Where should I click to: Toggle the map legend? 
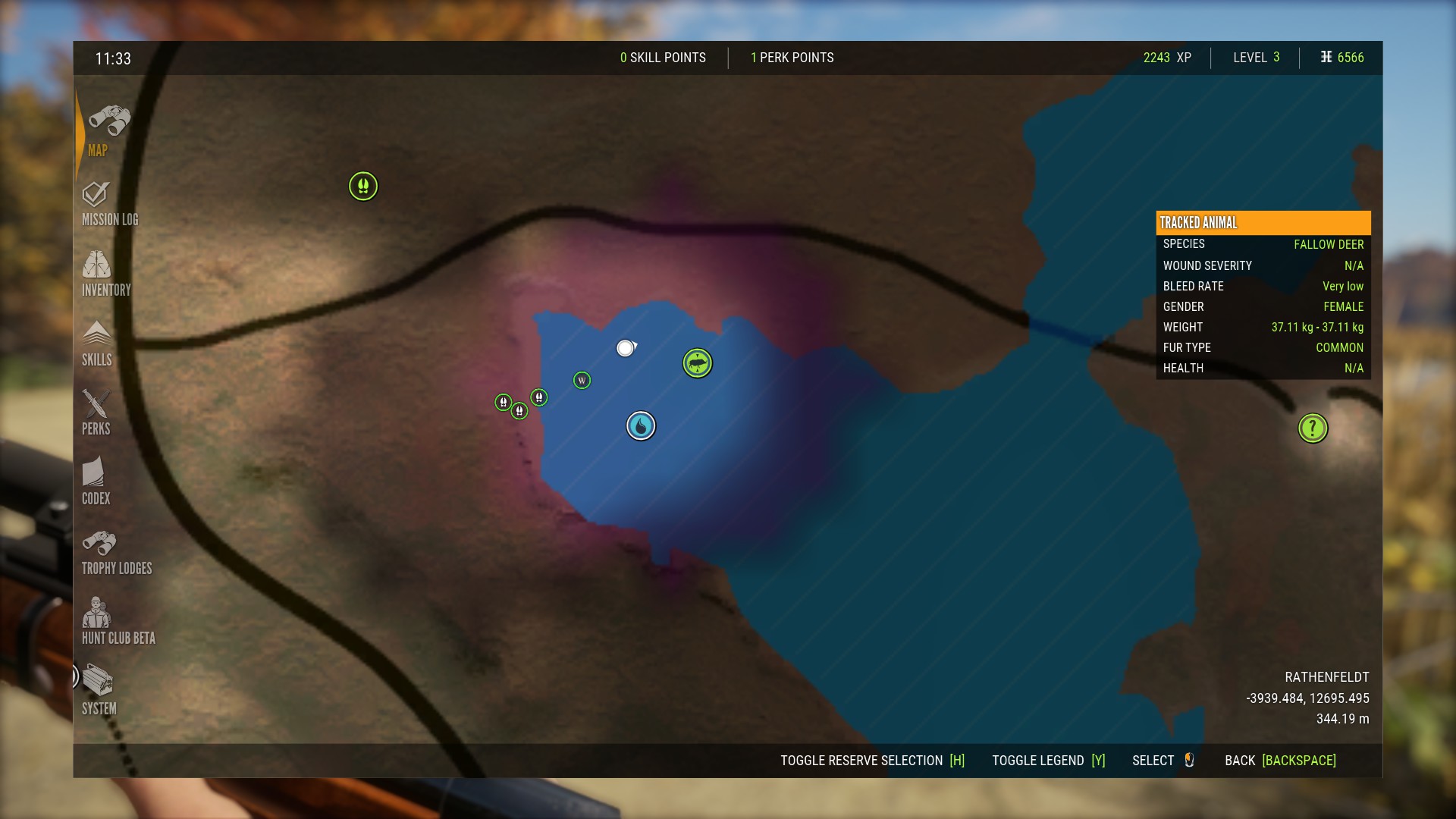1048,761
